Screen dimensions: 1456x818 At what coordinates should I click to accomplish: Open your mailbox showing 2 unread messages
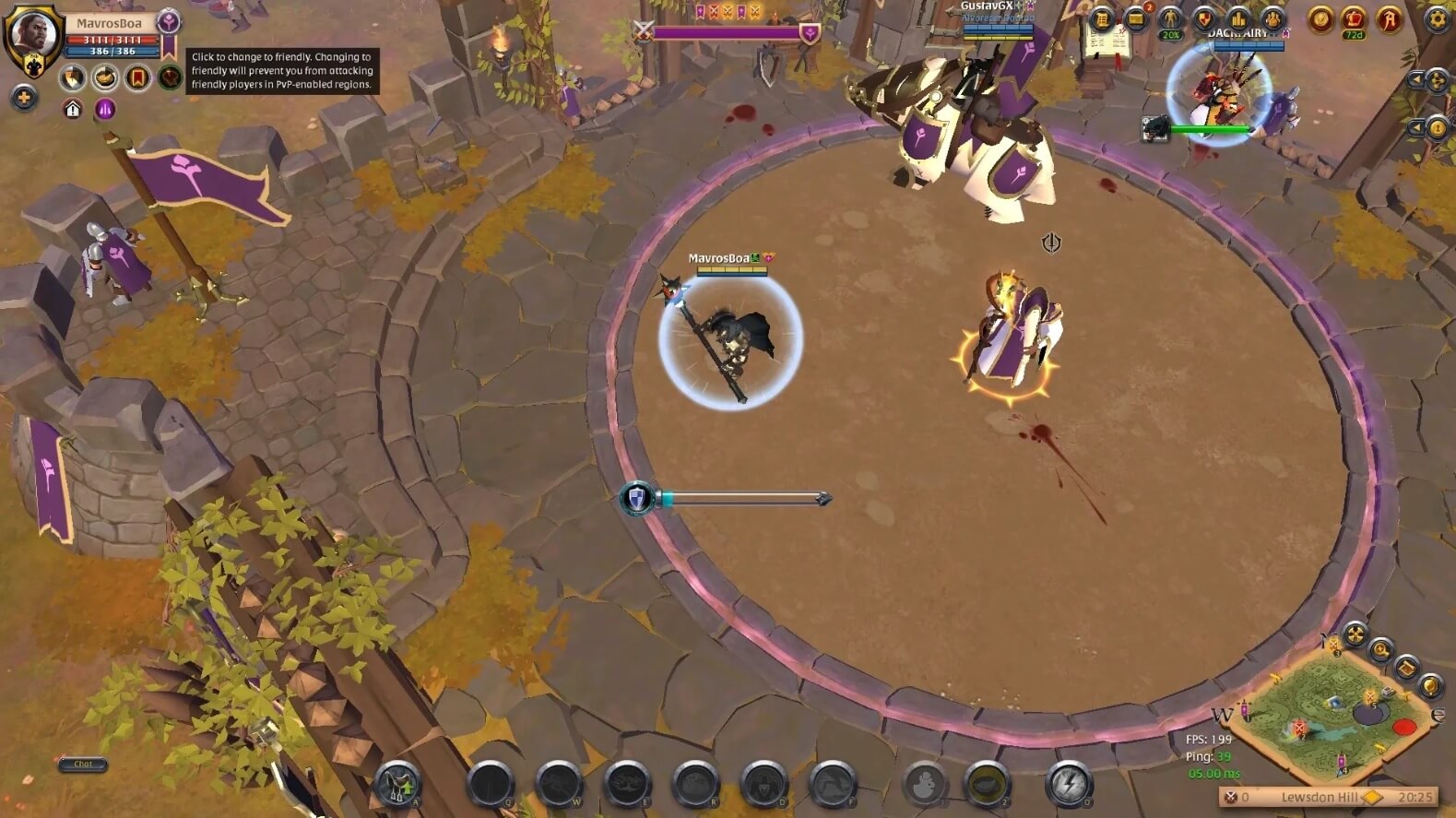[x=1136, y=19]
